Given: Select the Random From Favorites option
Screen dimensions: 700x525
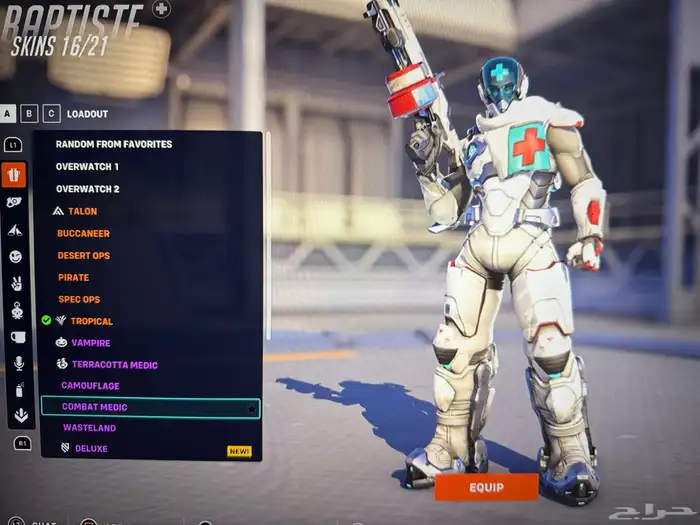Looking at the screenshot, I should 114,144.
